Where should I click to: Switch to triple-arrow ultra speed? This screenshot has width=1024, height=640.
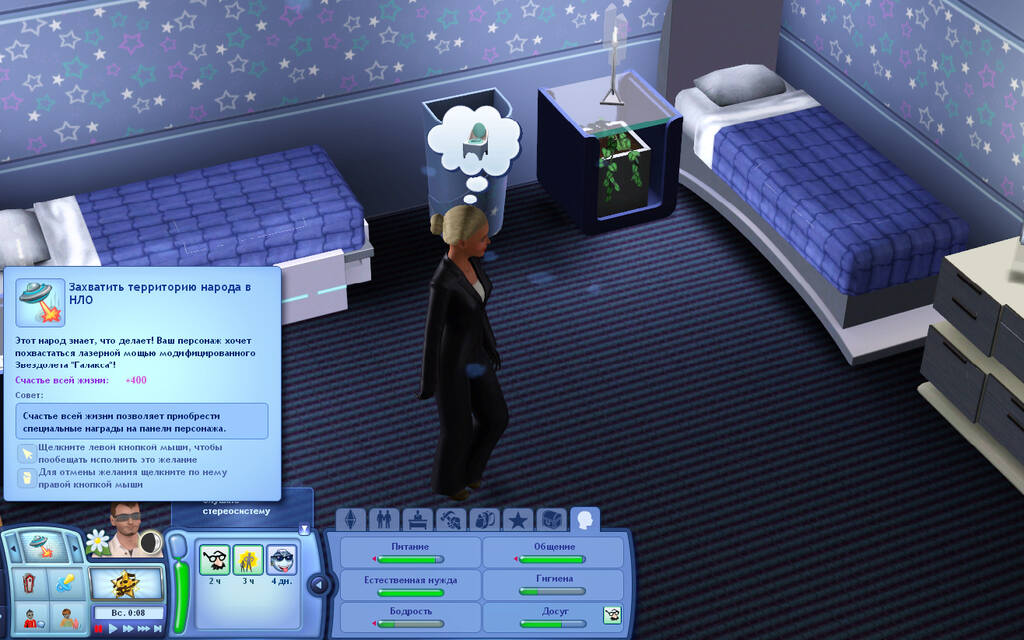click(144, 629)
